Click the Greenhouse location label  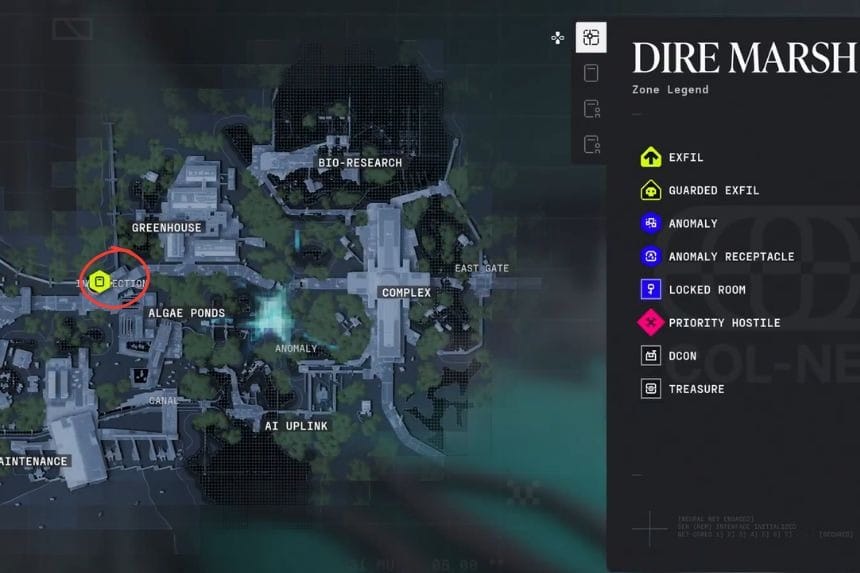pos(167,227)
